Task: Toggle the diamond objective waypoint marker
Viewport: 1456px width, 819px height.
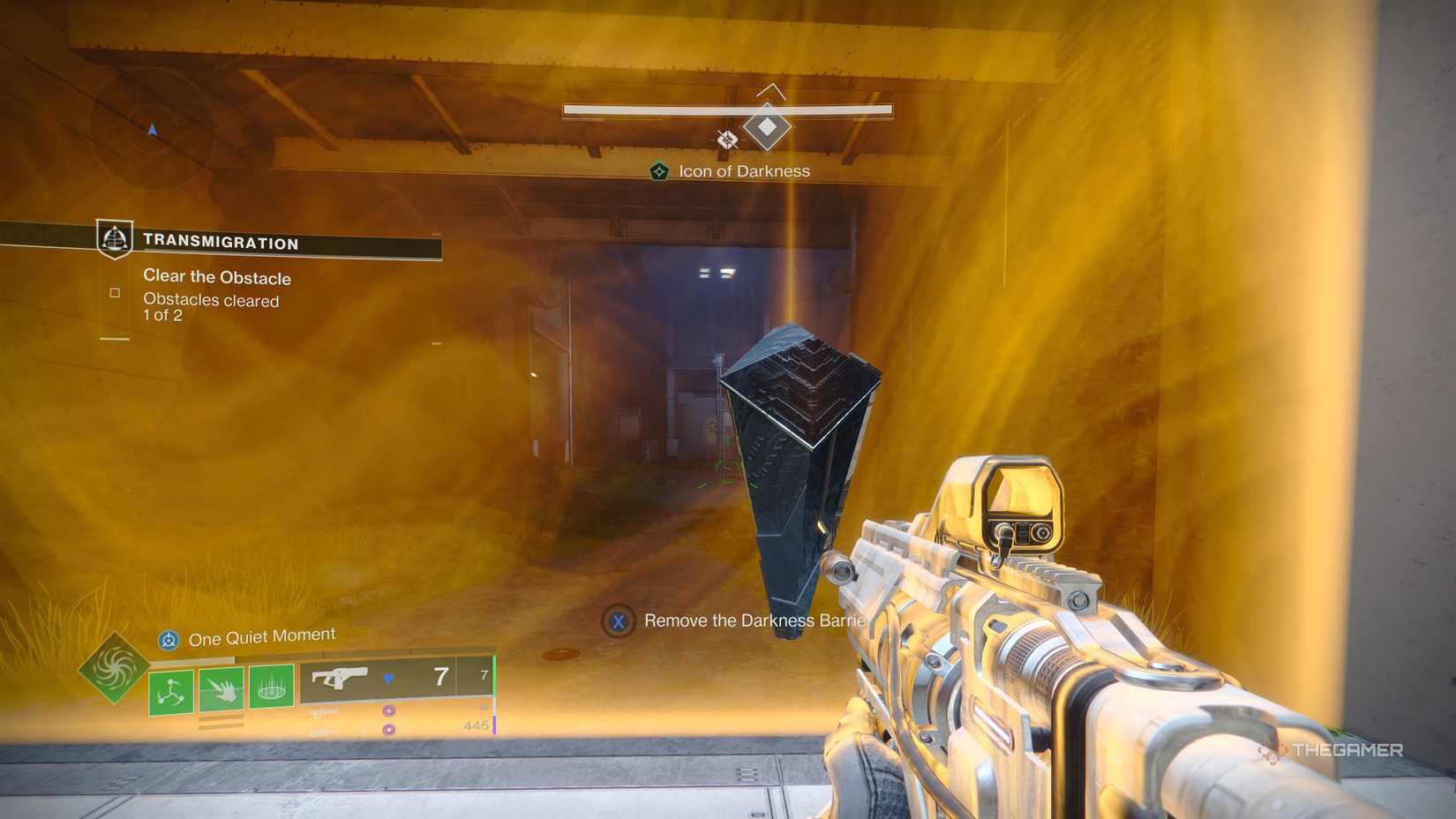Action: (769, 126)
